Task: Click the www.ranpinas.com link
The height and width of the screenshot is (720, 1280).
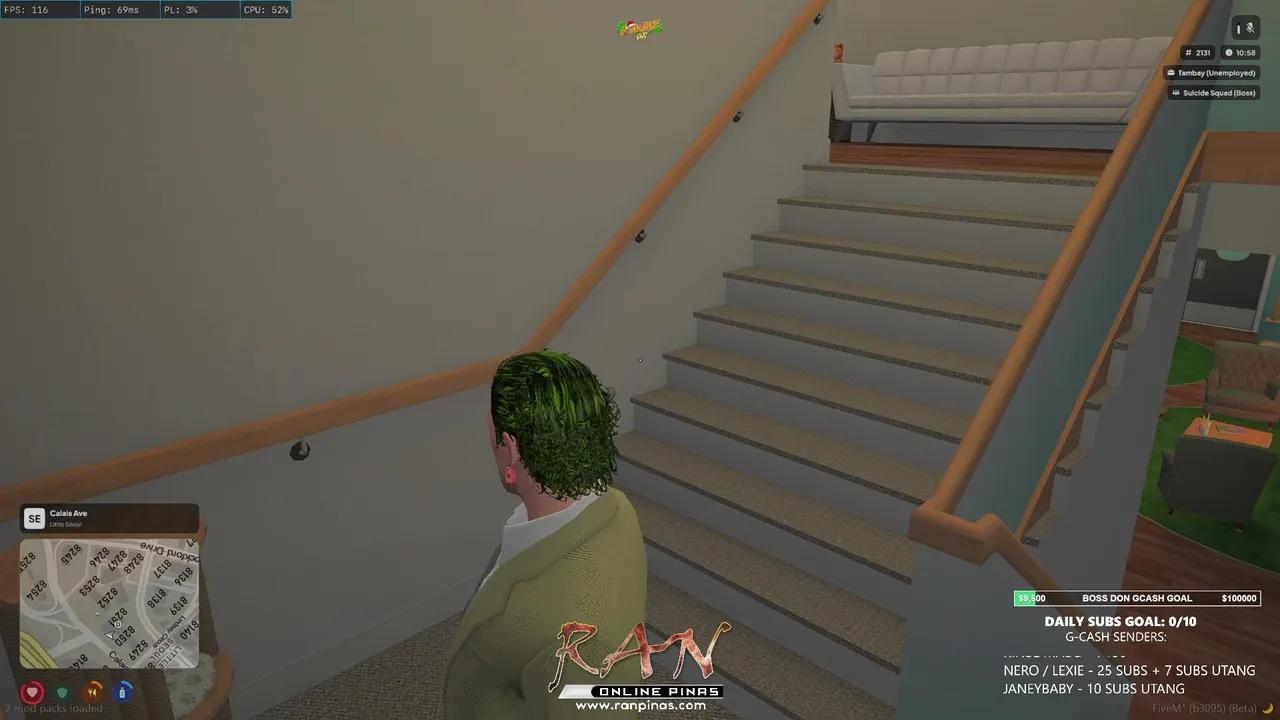Action: click(643, 707)
